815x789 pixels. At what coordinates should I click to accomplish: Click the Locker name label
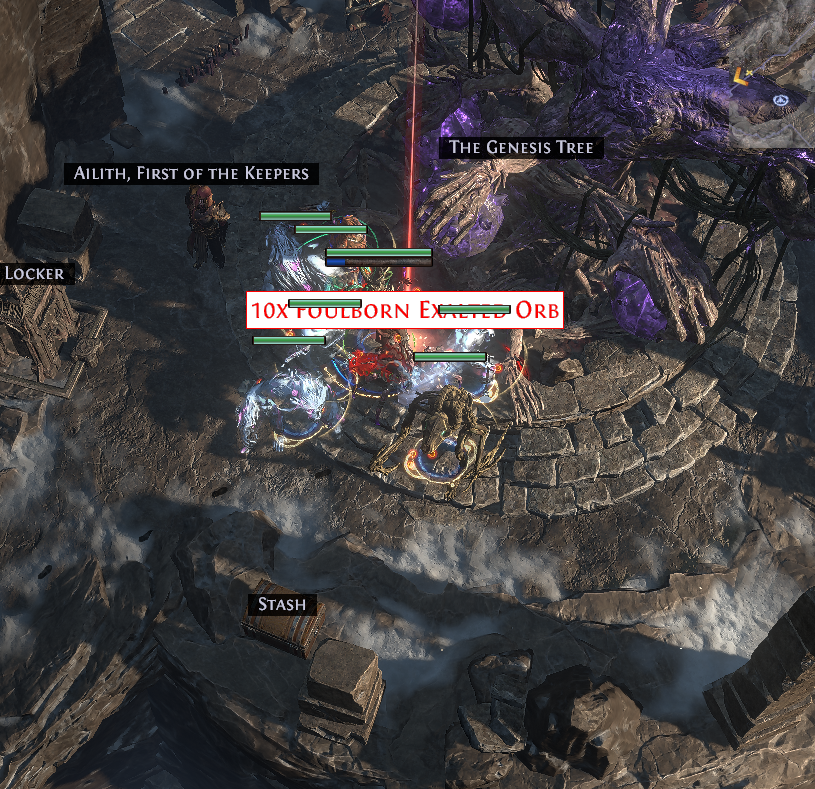coord(35,273)
